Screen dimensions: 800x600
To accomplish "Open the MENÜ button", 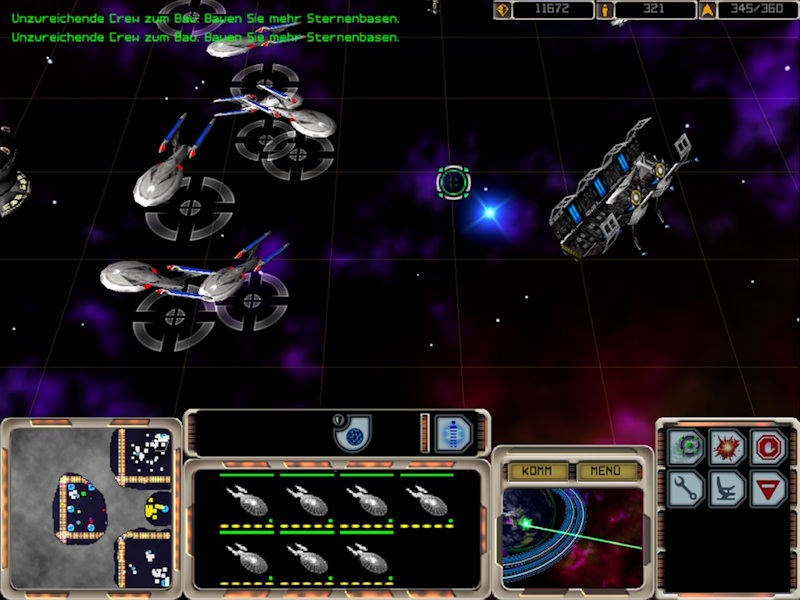I will (x=605, y=470).
